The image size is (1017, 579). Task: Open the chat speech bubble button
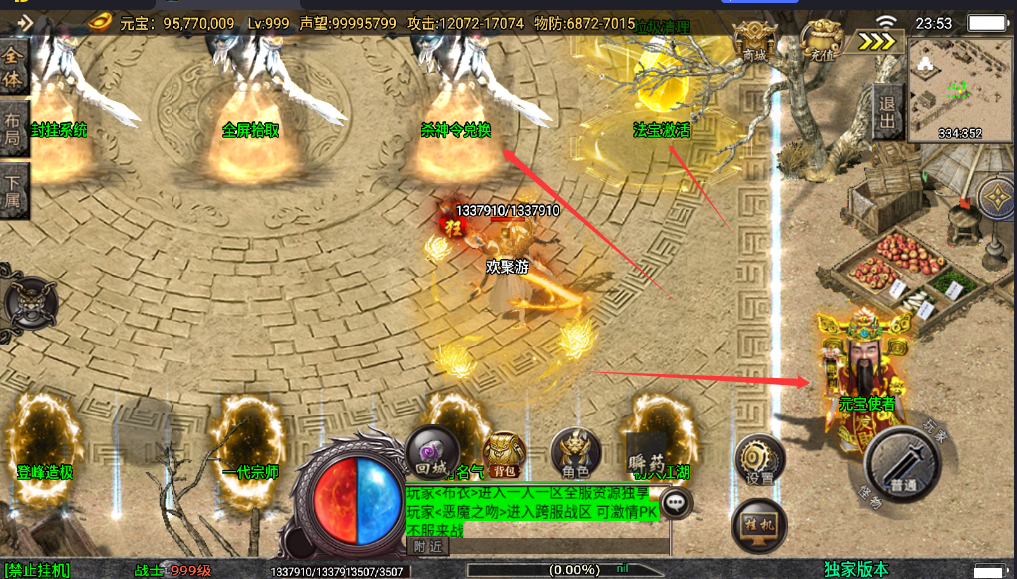click(678, 502)
